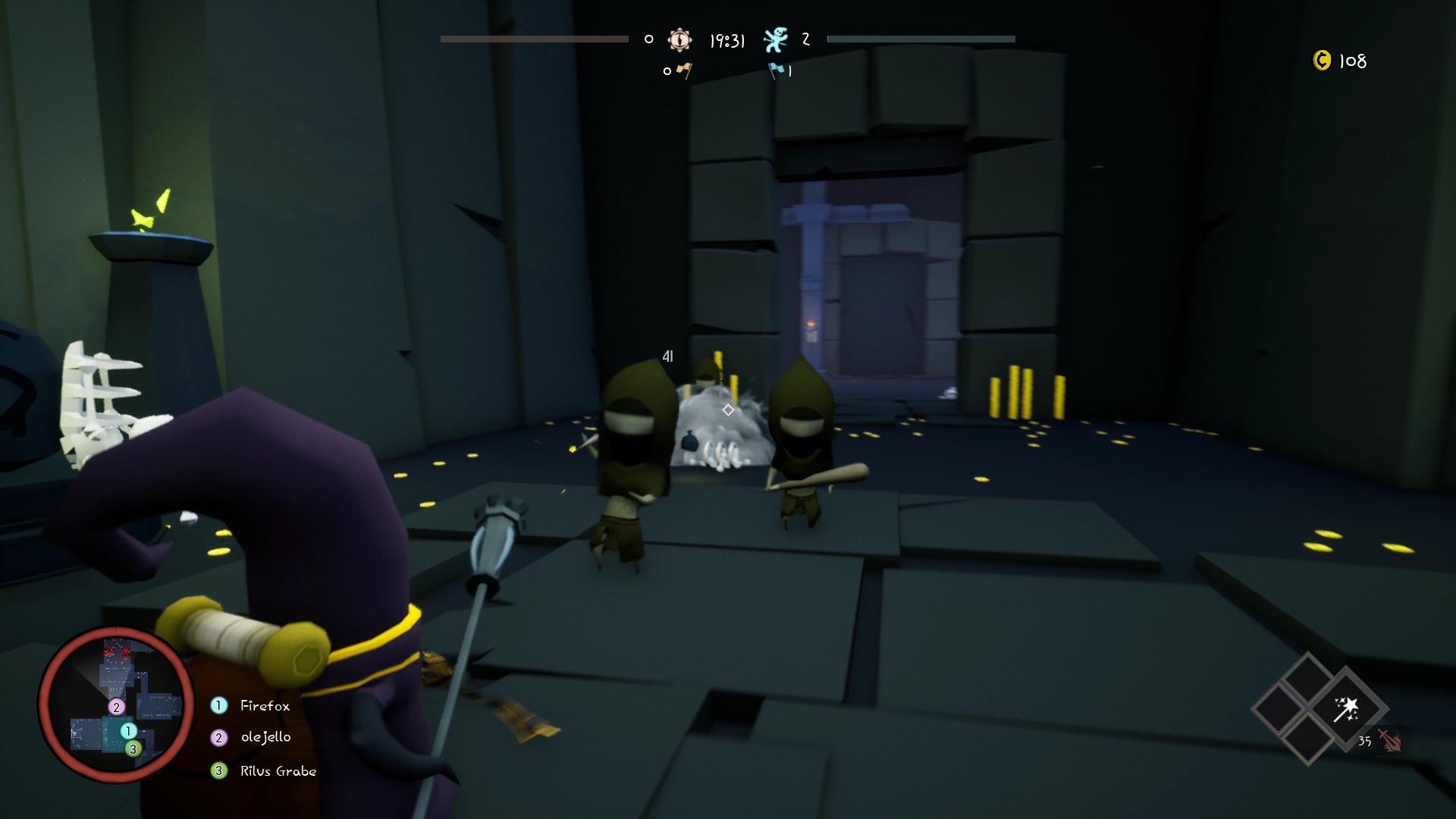Click the orange team health bar
1456x819 pixels.
[535, 37]
